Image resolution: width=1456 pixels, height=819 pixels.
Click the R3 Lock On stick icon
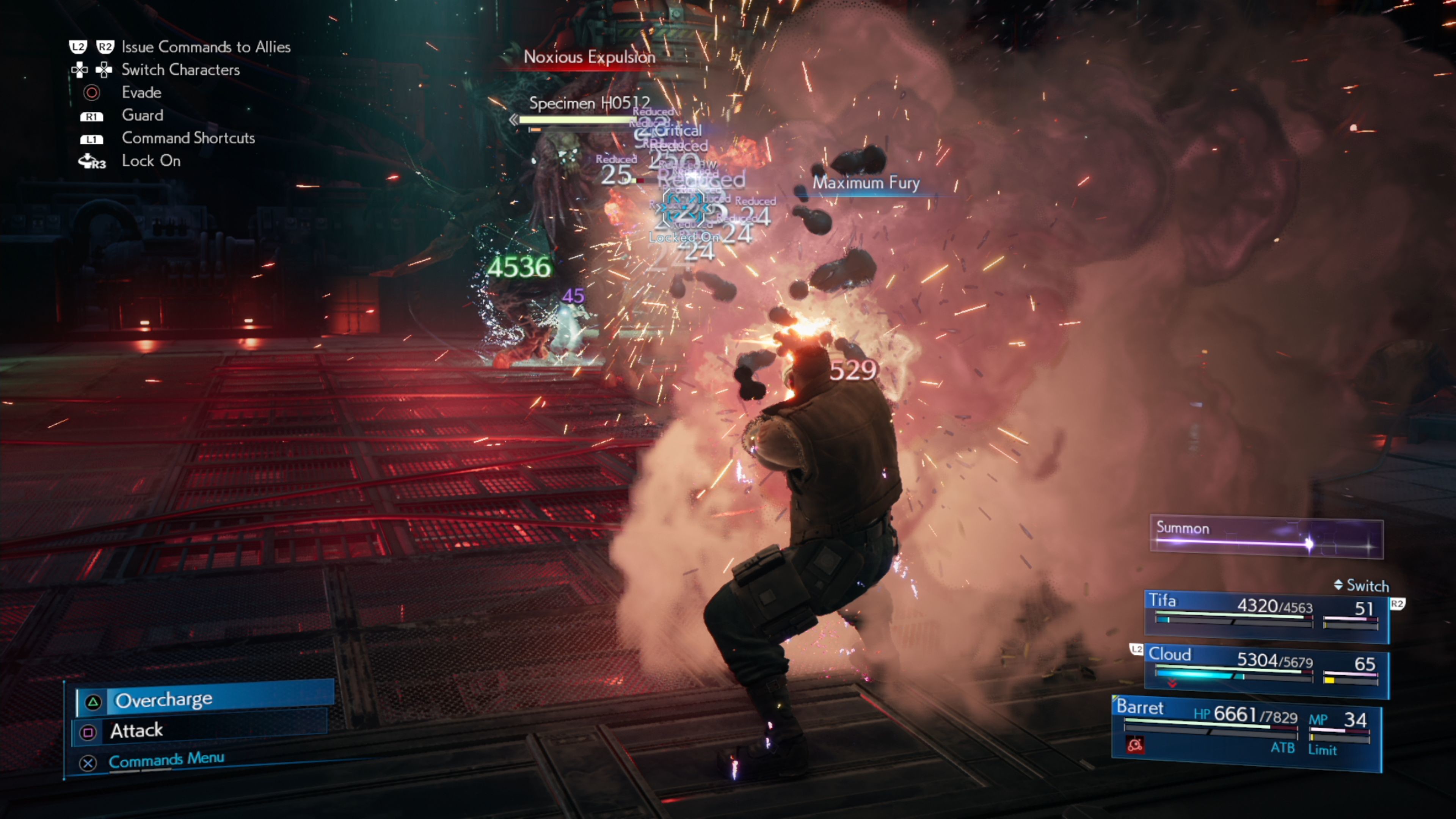(91, 161)
